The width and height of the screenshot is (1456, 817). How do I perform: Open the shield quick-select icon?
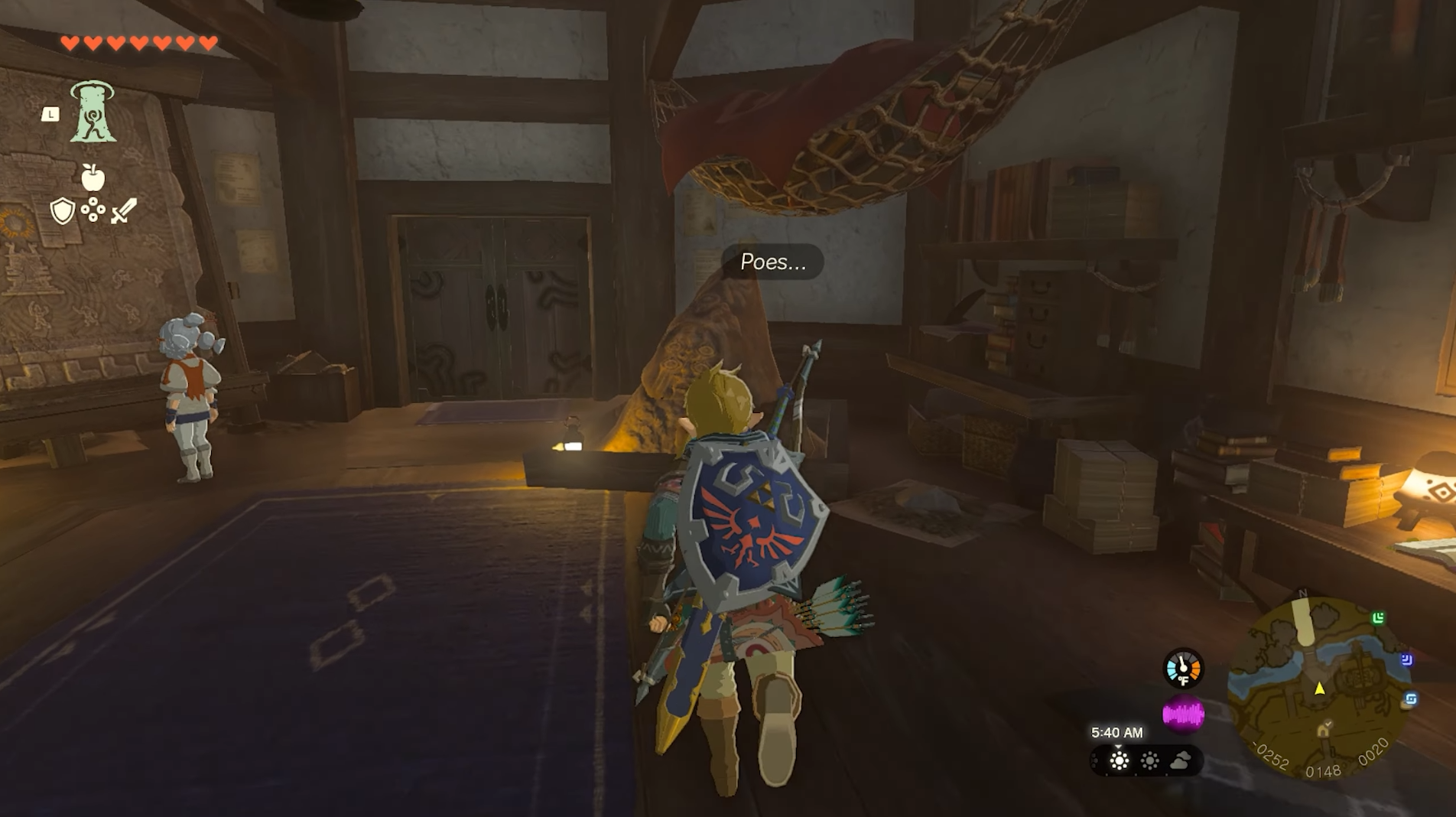click(62, 210)
